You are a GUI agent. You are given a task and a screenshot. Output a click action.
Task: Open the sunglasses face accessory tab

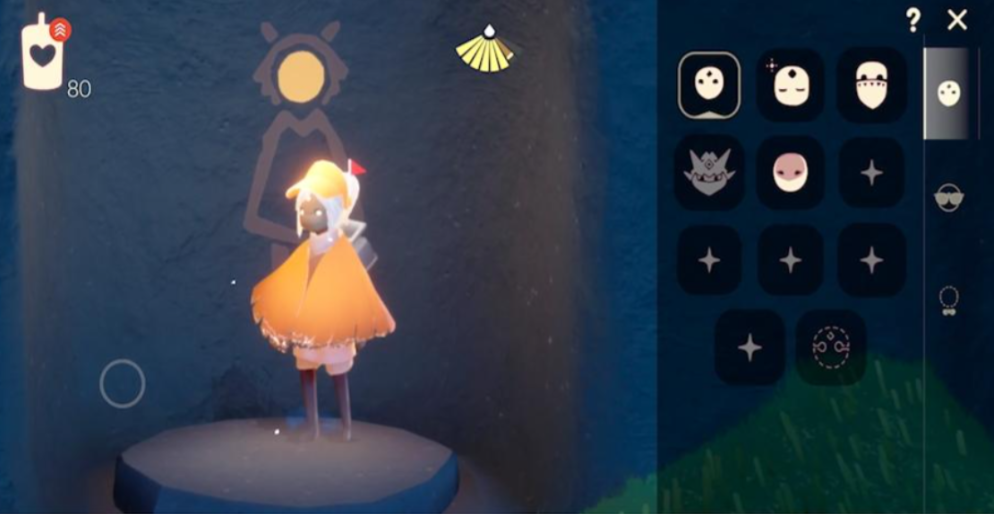pyautogui.click(x=947, y=197)
